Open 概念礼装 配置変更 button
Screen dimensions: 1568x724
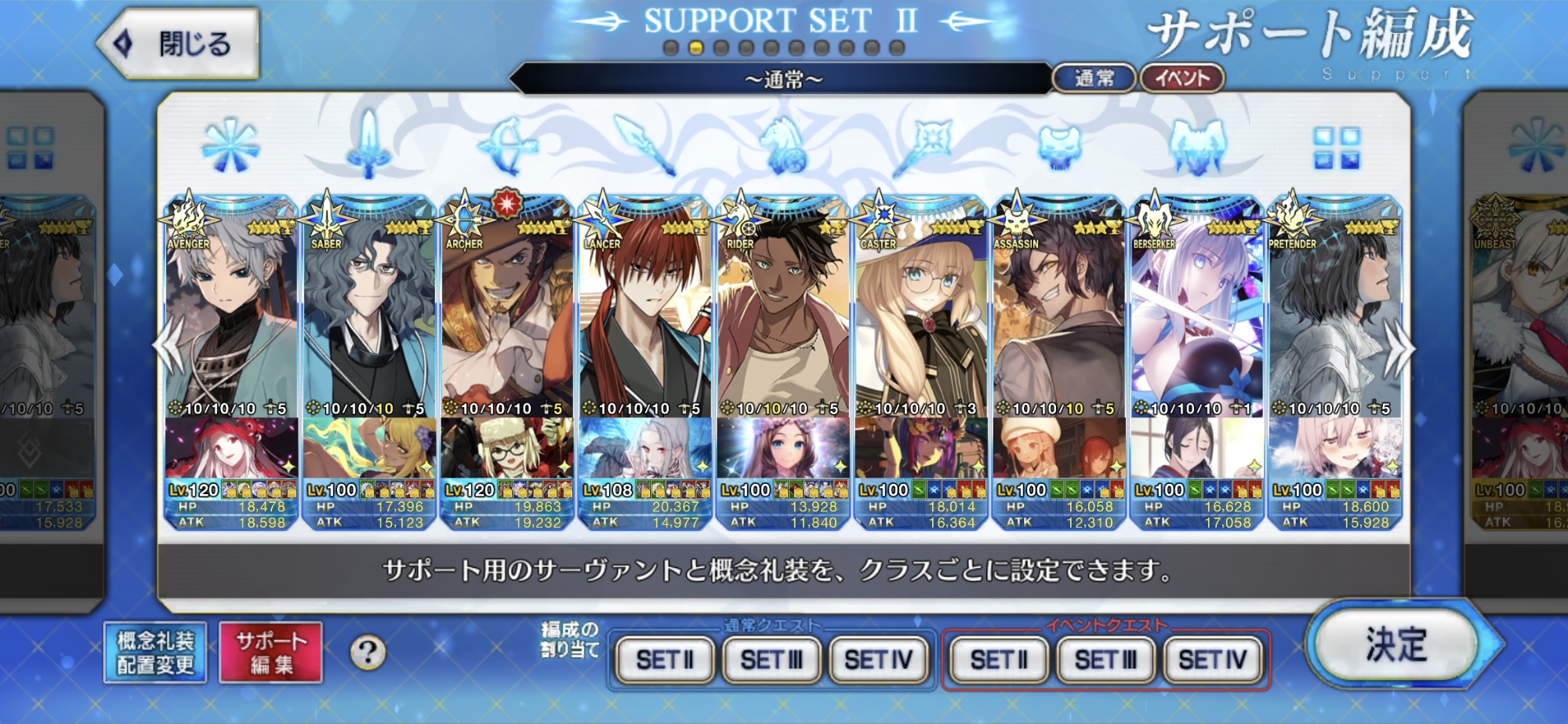tap(155, 653)
